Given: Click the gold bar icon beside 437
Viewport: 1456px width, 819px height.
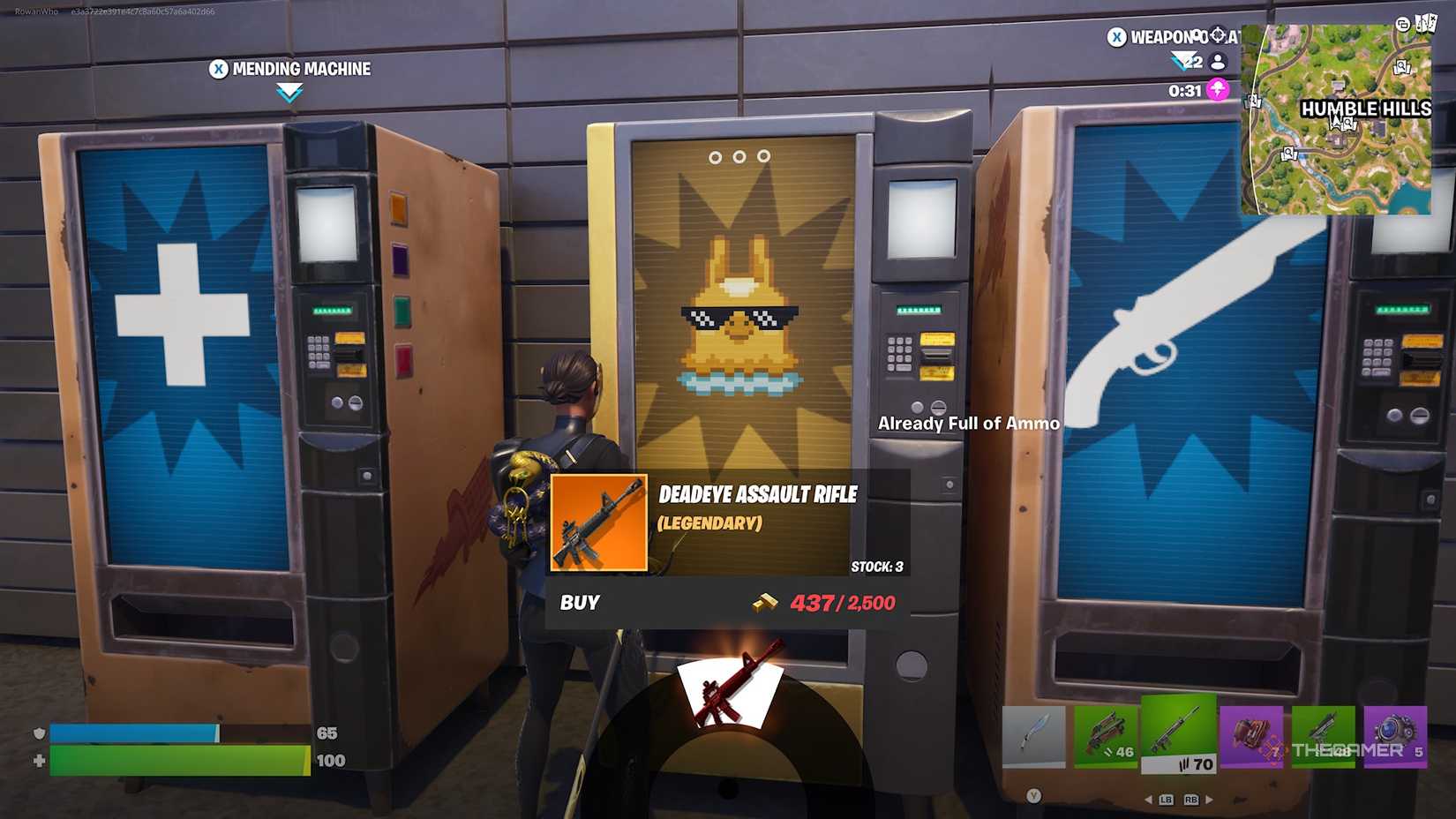Looking at the screenshot, I should 766,603.
